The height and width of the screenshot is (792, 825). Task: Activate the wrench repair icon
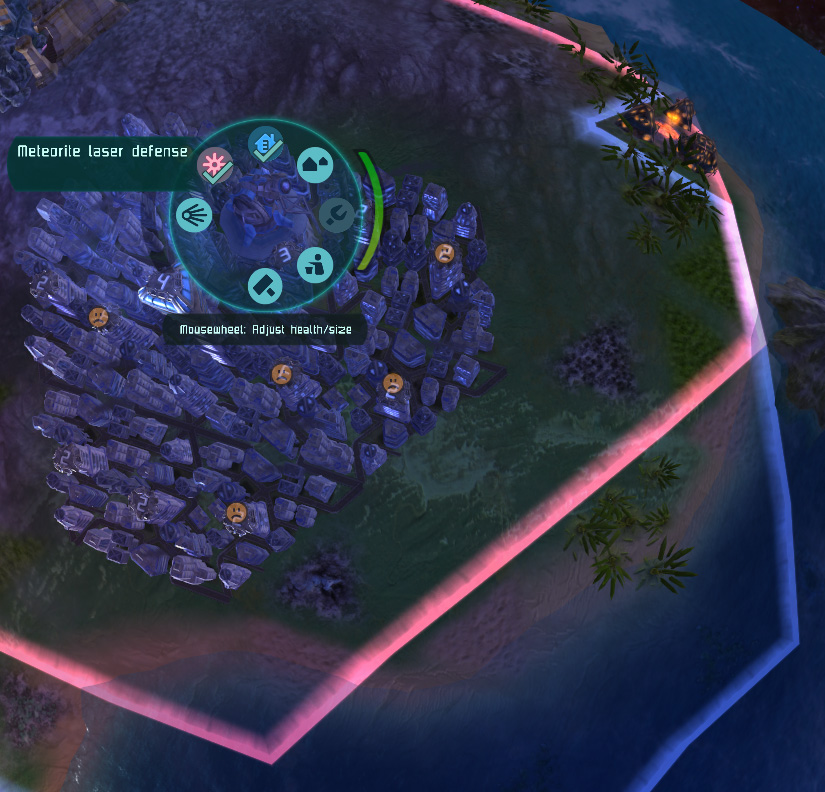click(x=336, y=214)
